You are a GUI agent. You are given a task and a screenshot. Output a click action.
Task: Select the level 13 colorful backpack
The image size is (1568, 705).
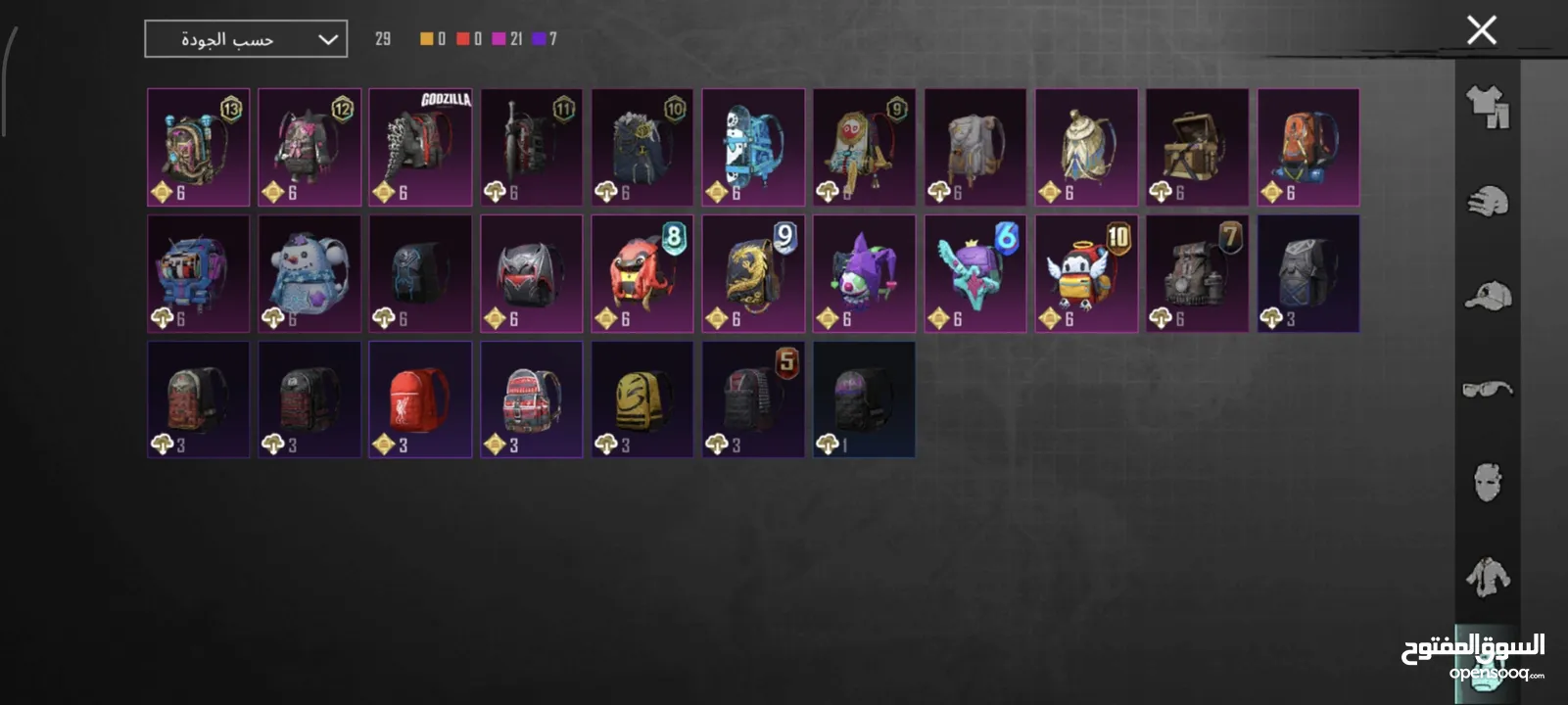tap(198, 147)
